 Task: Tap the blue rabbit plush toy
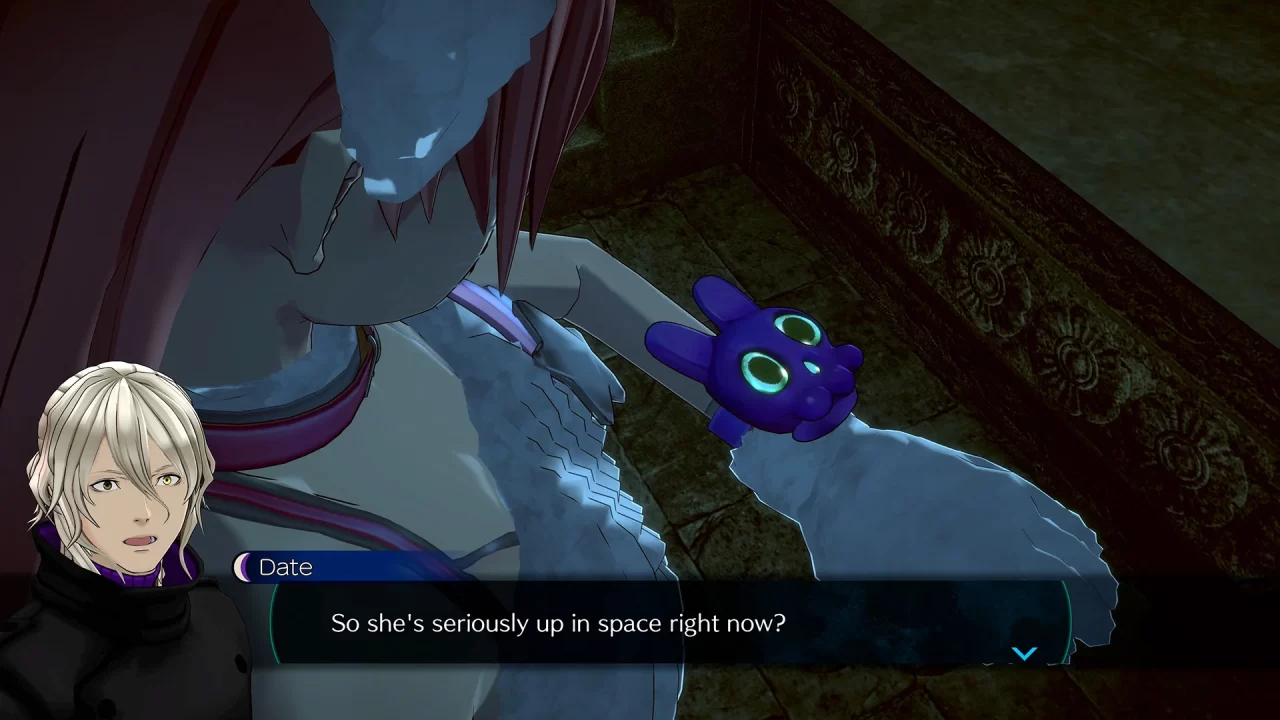780,370
